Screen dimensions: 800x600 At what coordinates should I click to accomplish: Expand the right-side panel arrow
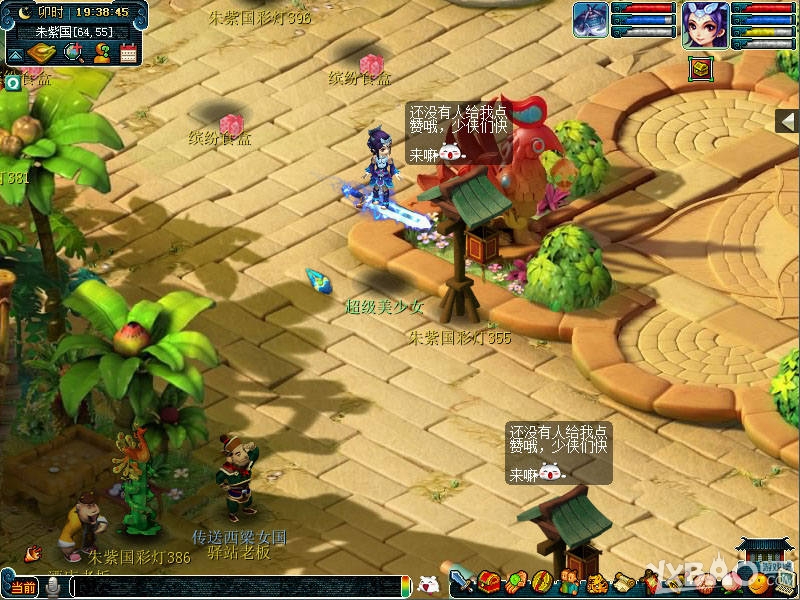point(789,121)
